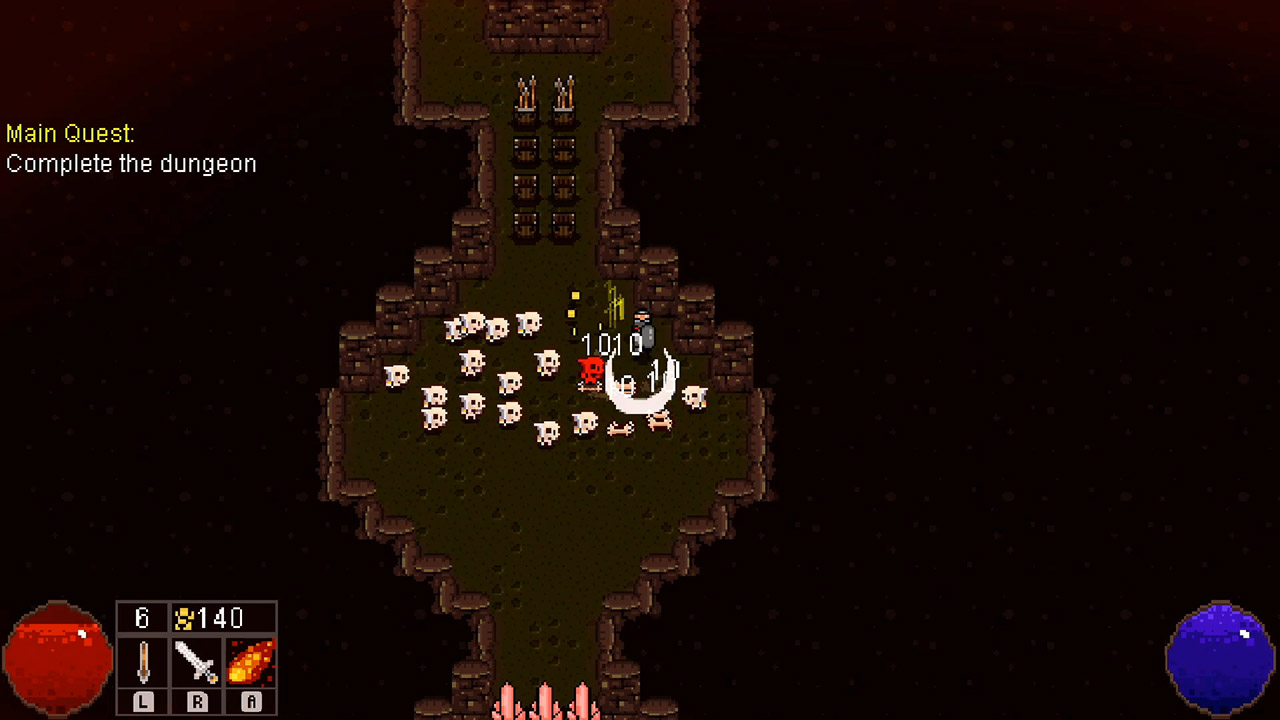Click the gold coin icon in the HUD

(x=184, y=618)
